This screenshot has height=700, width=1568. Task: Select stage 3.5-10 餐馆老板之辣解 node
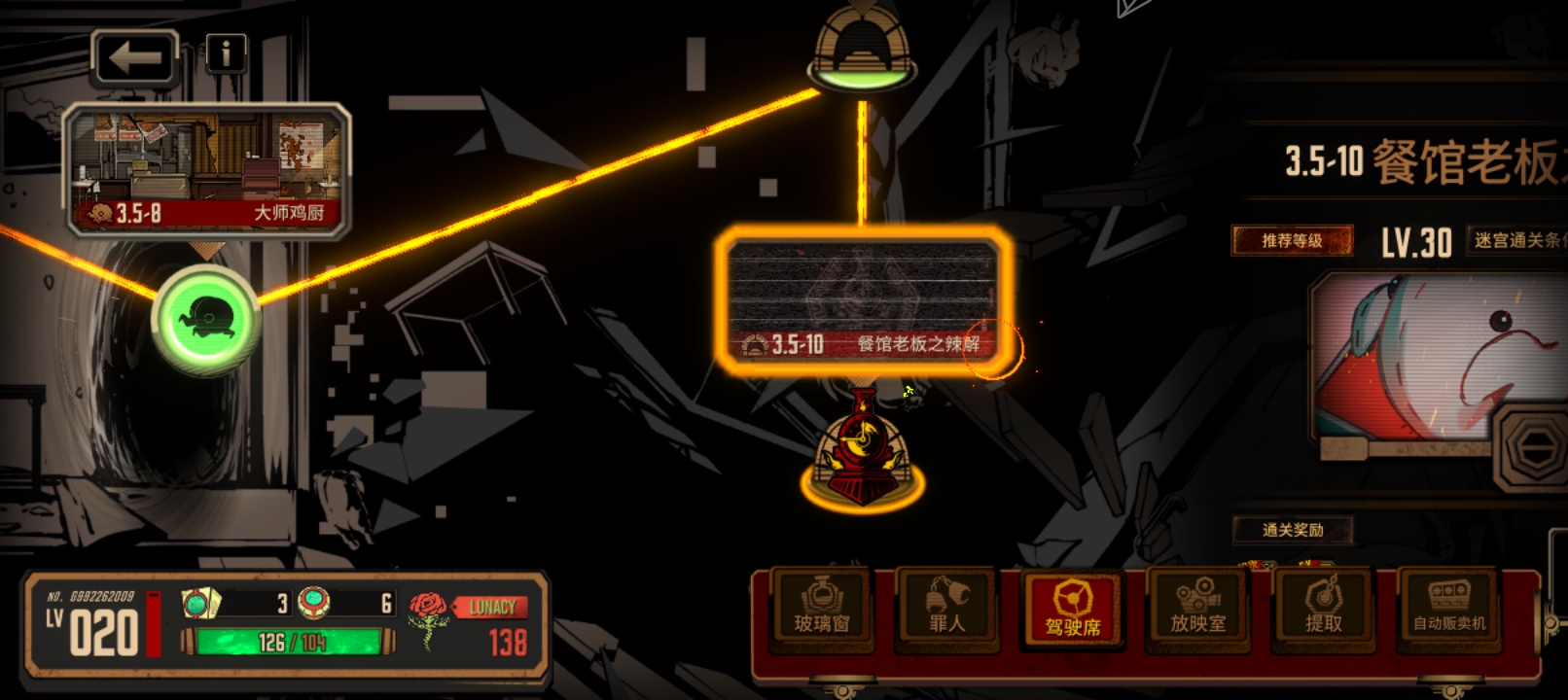tap(864, 298)
